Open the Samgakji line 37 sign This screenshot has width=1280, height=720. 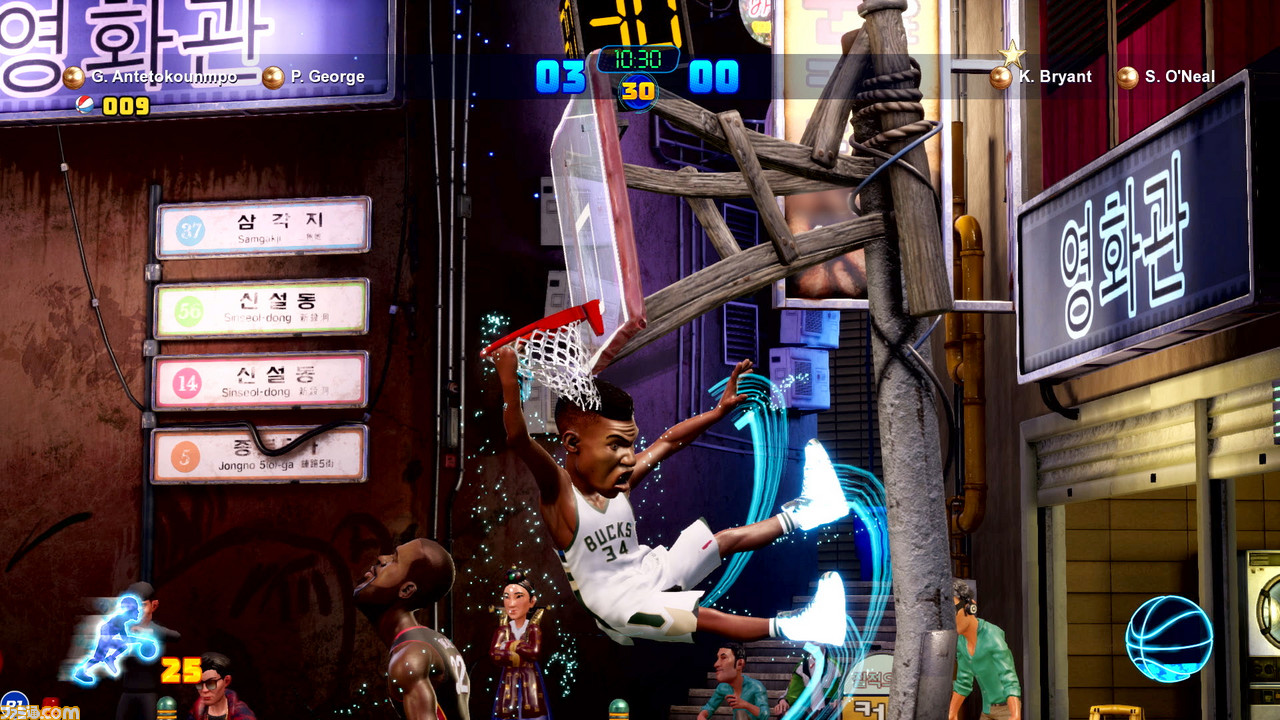(262, 228)
